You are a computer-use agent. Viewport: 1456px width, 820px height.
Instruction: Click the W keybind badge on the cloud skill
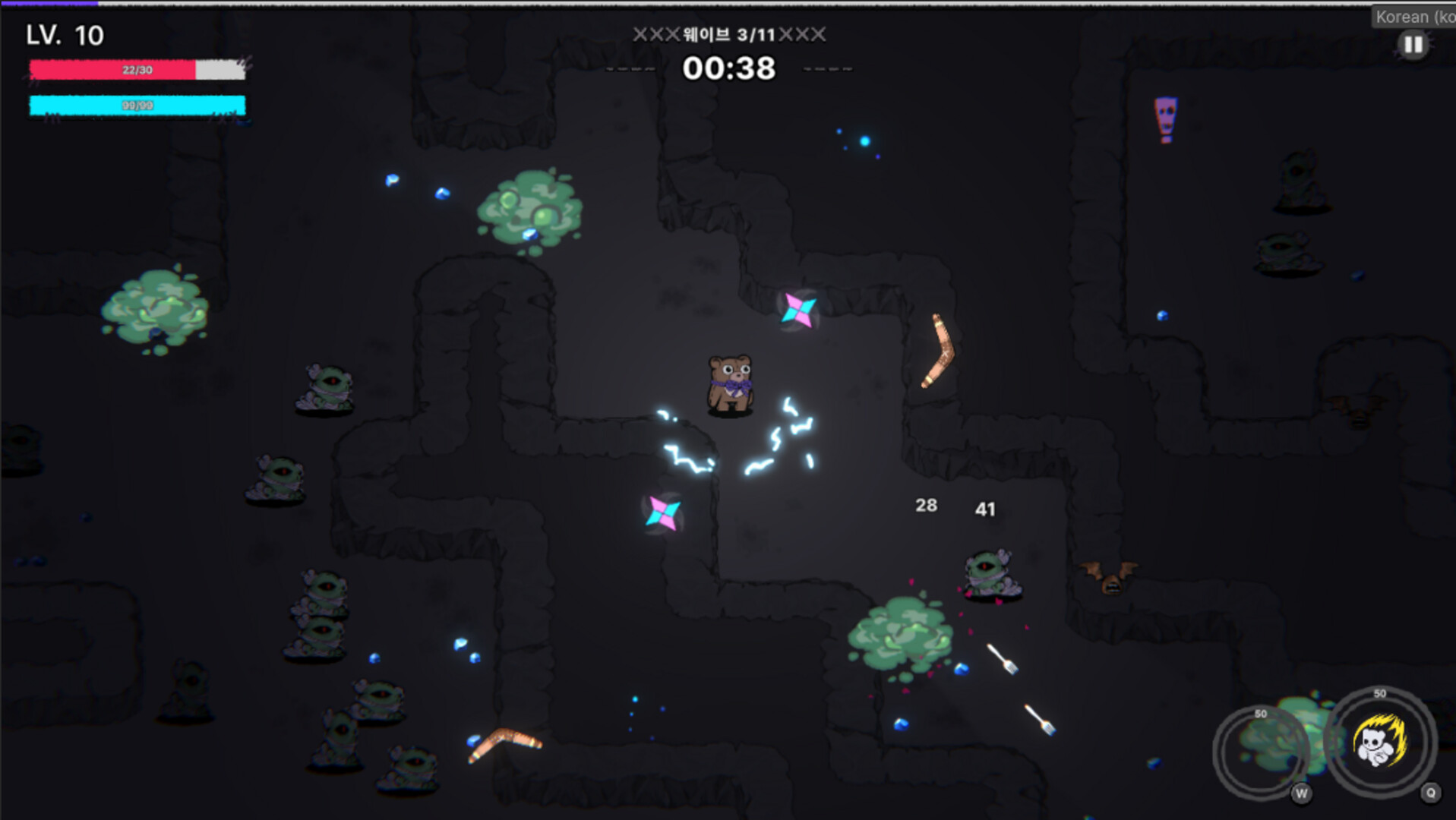(1301, 792)
